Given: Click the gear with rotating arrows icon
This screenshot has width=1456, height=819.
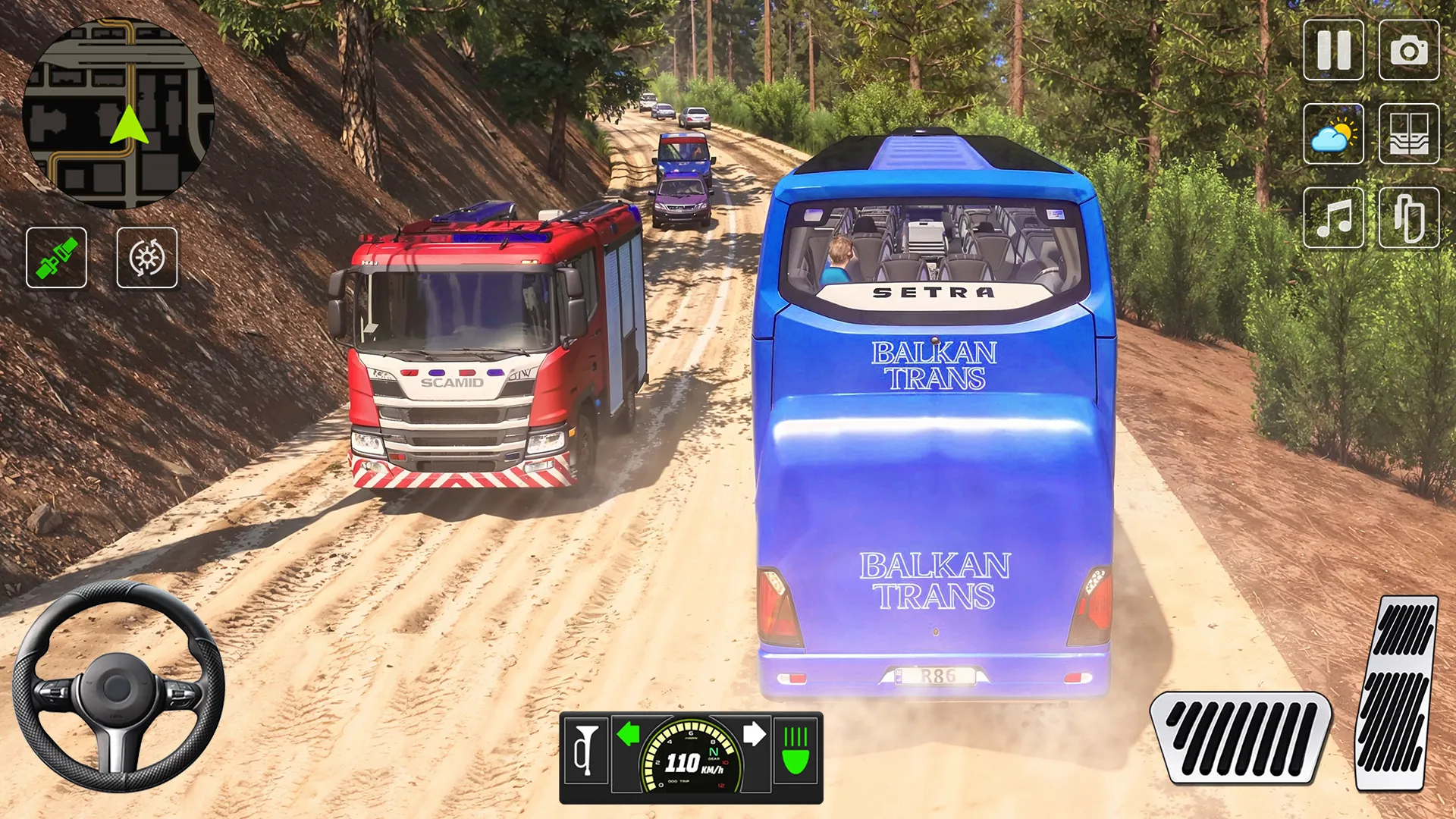Looking at the screenshot, I should click(147, 258).
